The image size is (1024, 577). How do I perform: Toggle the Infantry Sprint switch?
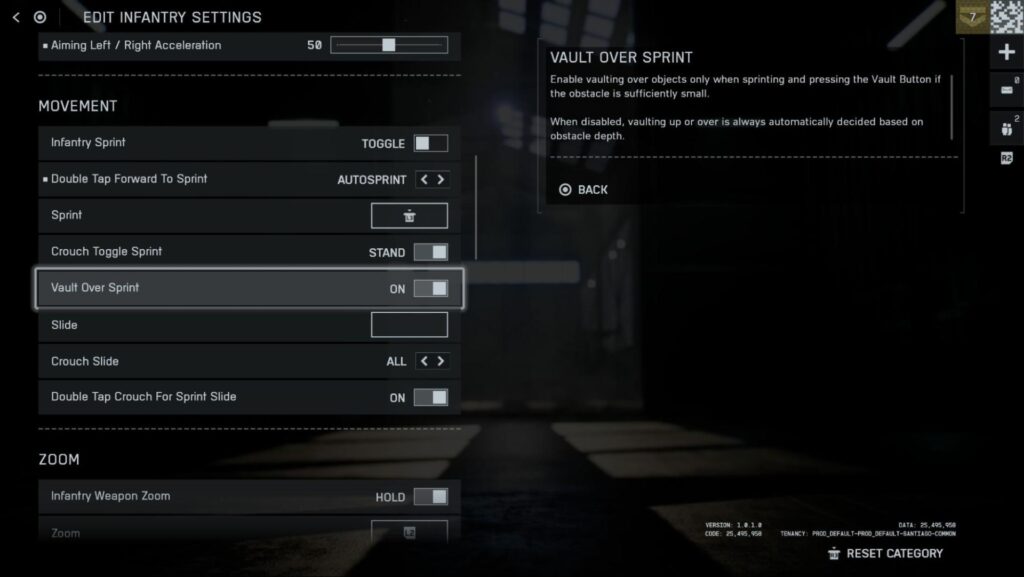click(431, 143)
